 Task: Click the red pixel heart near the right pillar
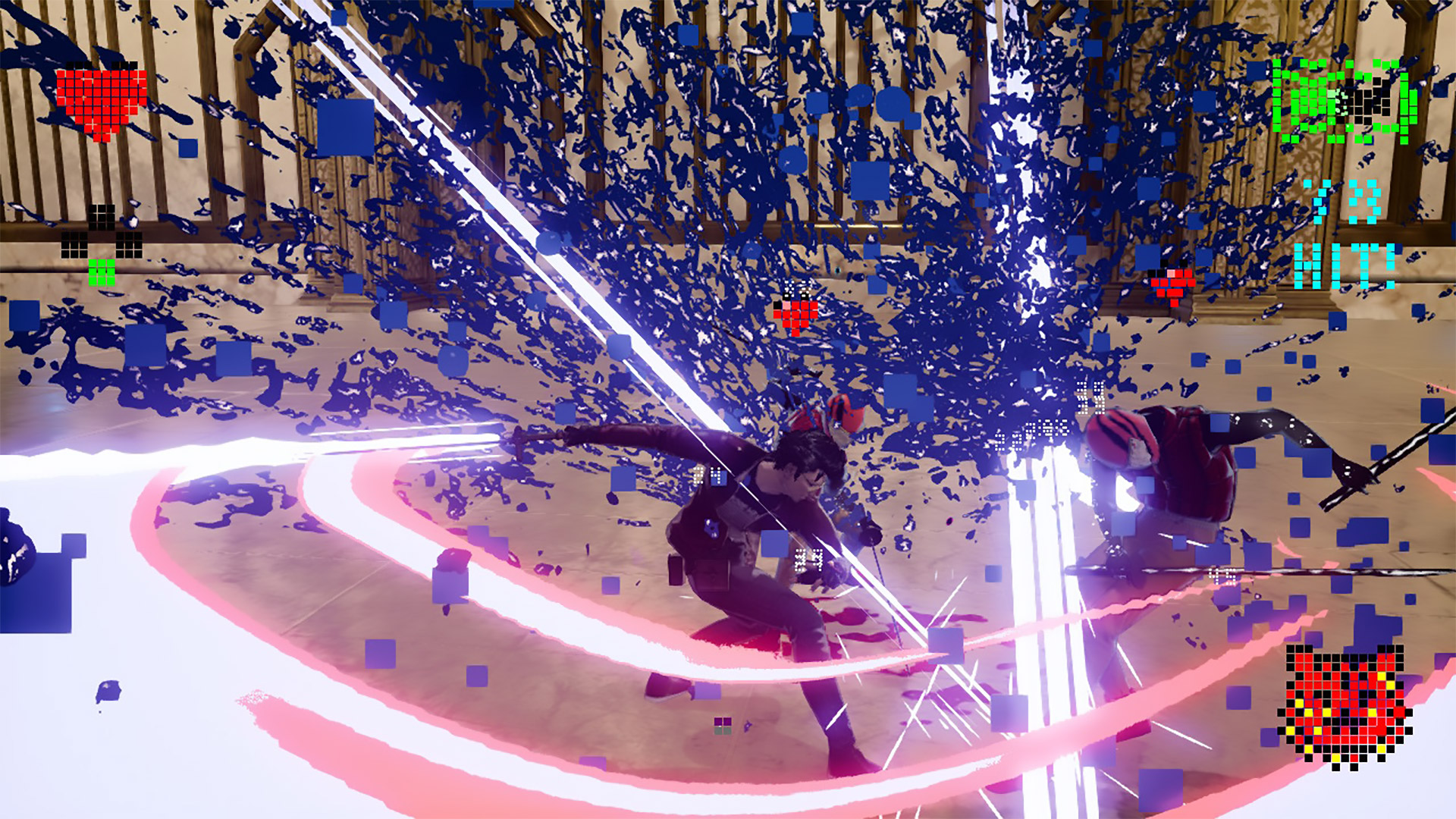(x=1173, y=281)
